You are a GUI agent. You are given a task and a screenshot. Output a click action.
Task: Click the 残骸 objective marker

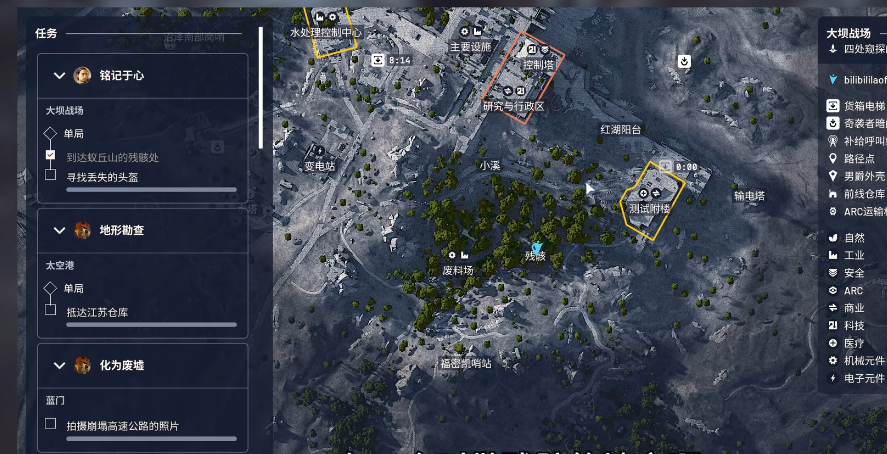[x=536, y=250]
